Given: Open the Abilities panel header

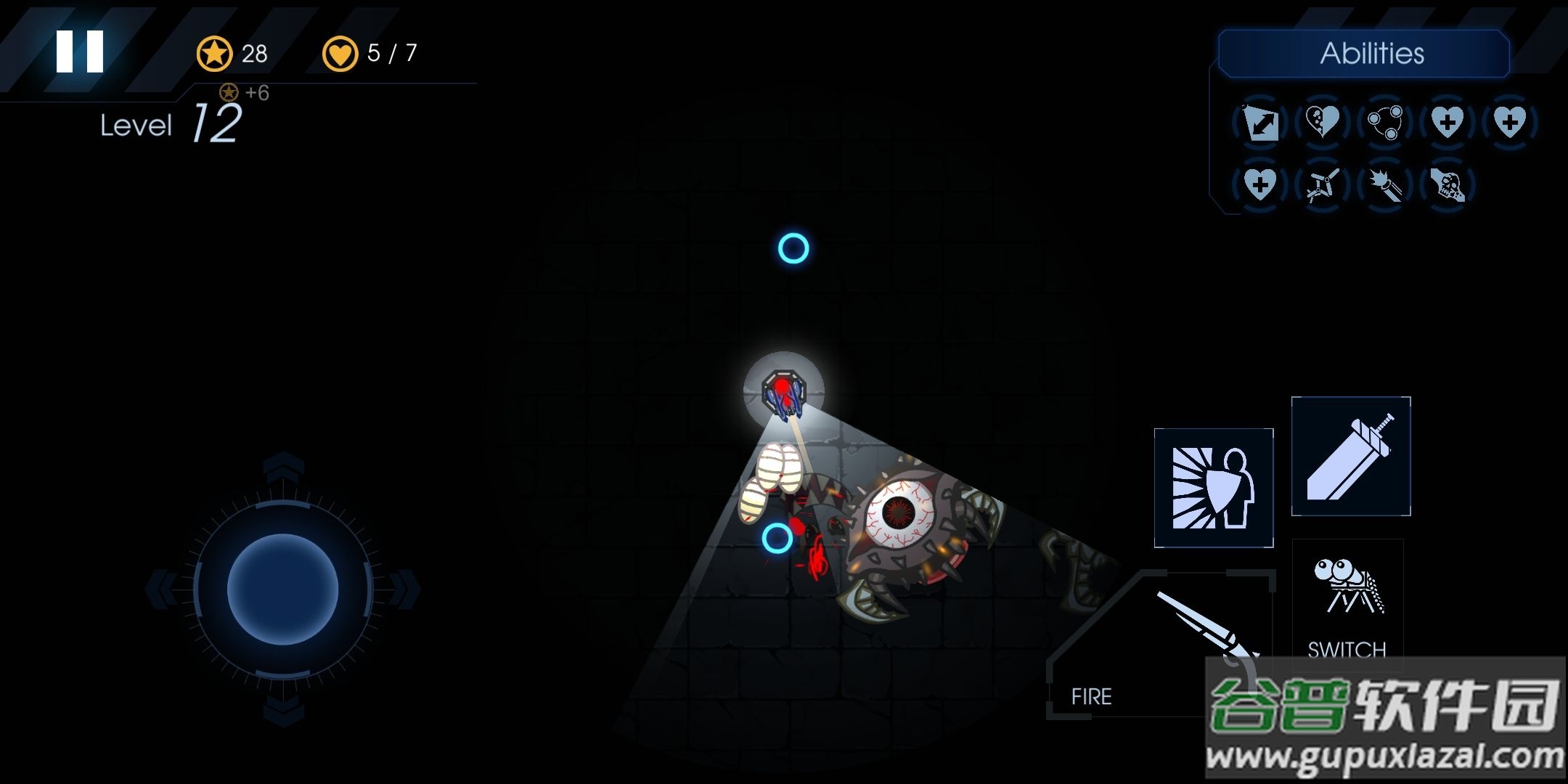Looking at the screenshot, I should (x=1364, y=54).
